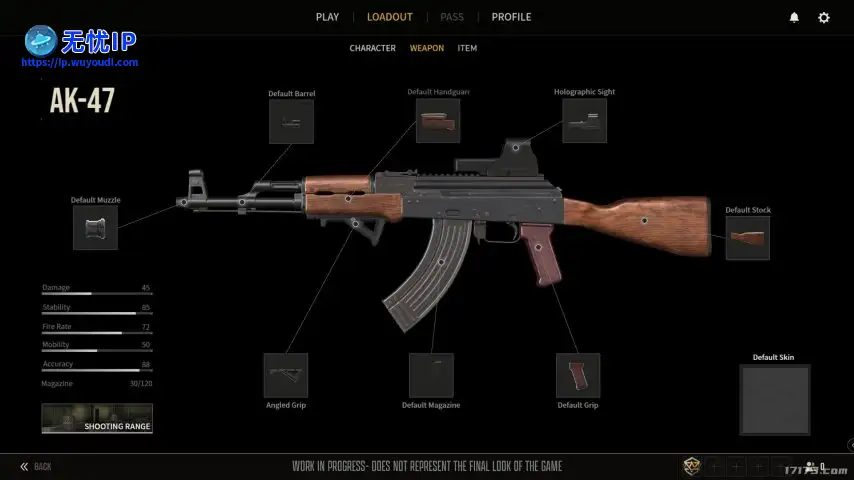Open the Angled Grip slot
The width and height of the screenshot is (854, 480).
pos(285,375)
